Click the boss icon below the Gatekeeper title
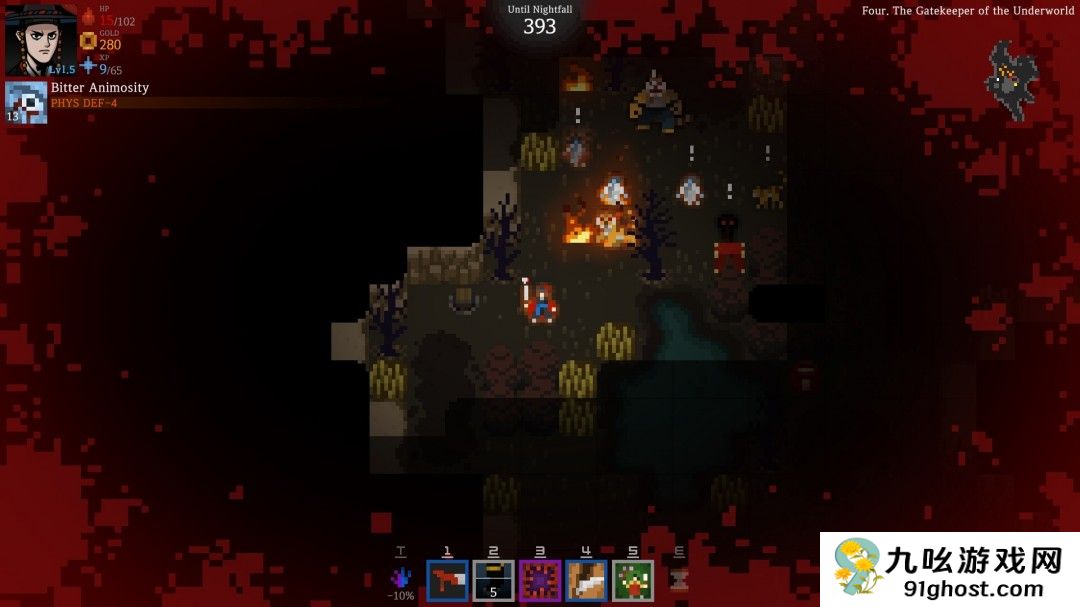 click(1011, 78)
